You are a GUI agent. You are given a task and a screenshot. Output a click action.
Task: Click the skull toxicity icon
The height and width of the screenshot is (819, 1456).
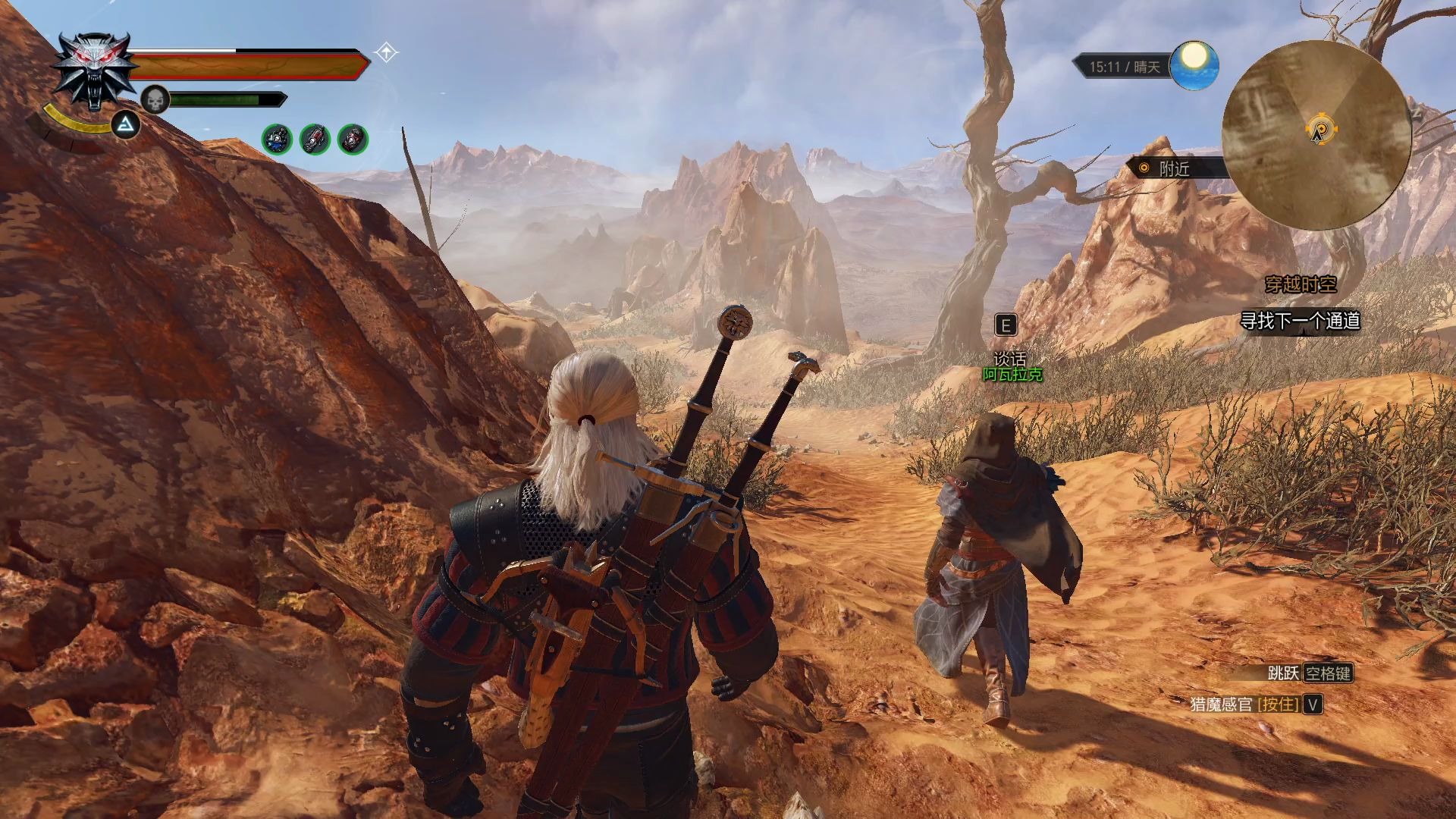pos(155,99)
